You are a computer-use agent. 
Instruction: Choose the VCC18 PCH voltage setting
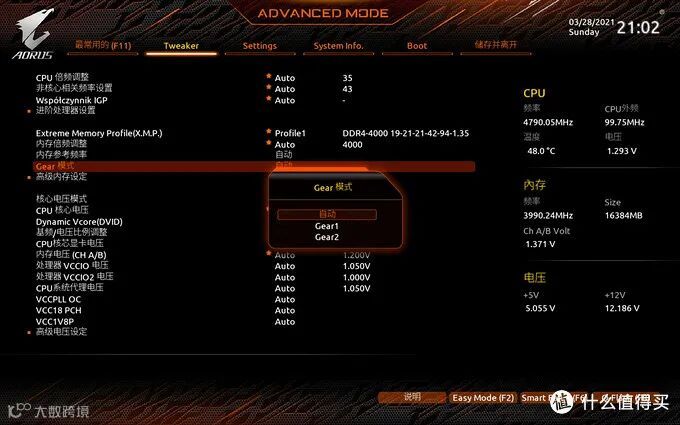click(59, 310)
